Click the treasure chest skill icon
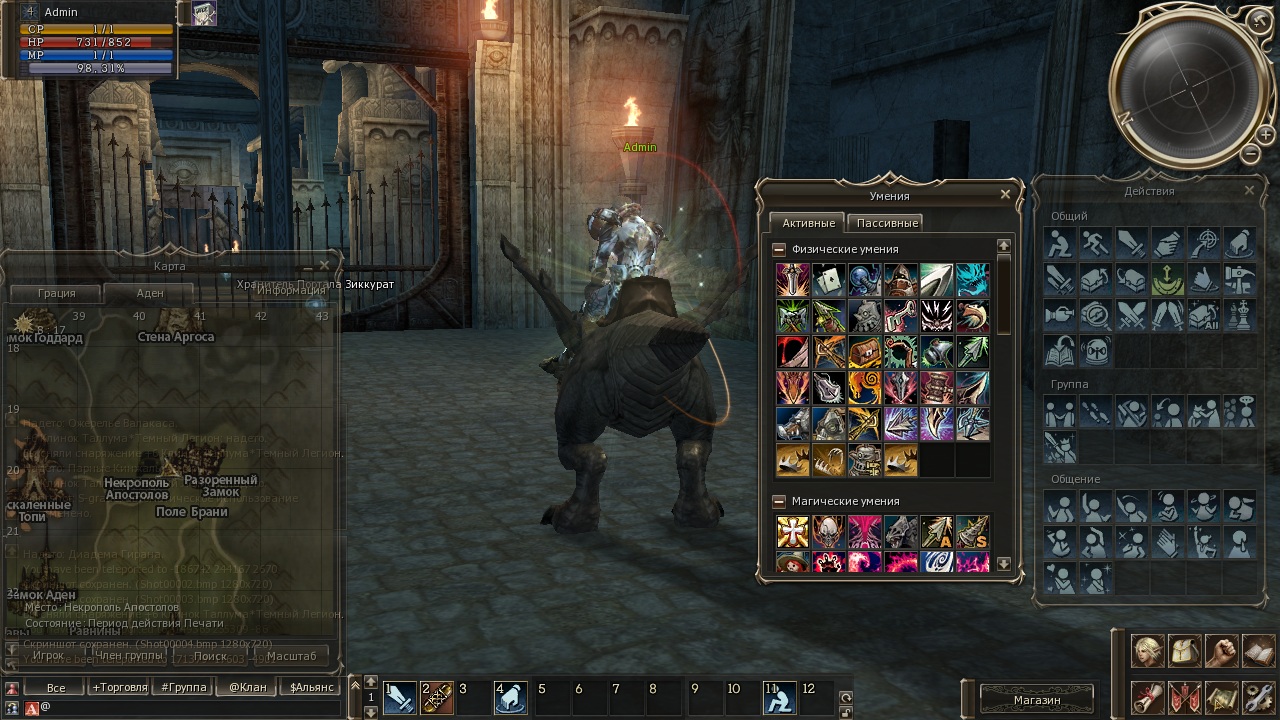This screenshot has height=720, width=1280. click(x=864, y=353)
